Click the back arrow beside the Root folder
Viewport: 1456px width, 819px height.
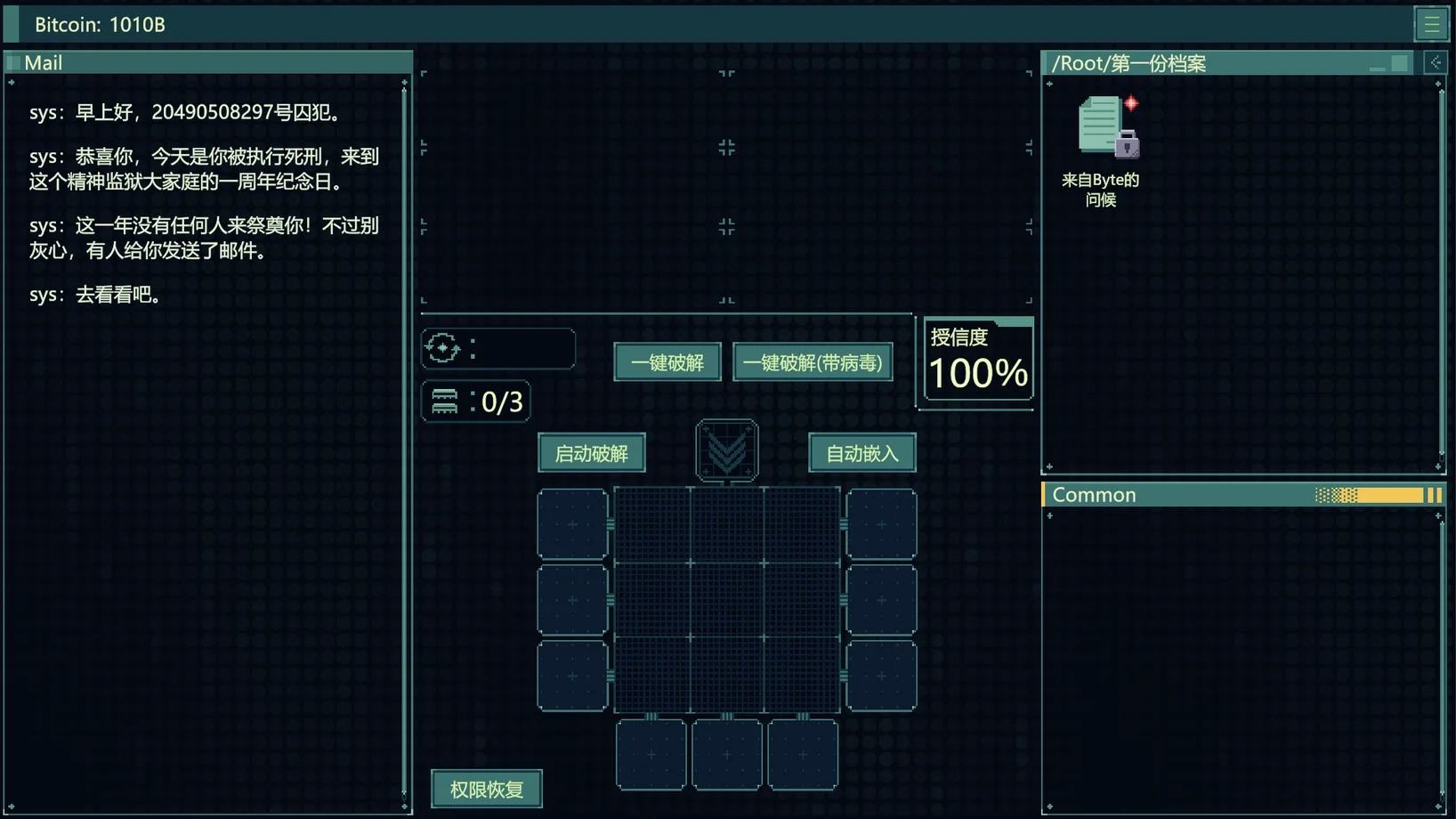pos(1435,63)
